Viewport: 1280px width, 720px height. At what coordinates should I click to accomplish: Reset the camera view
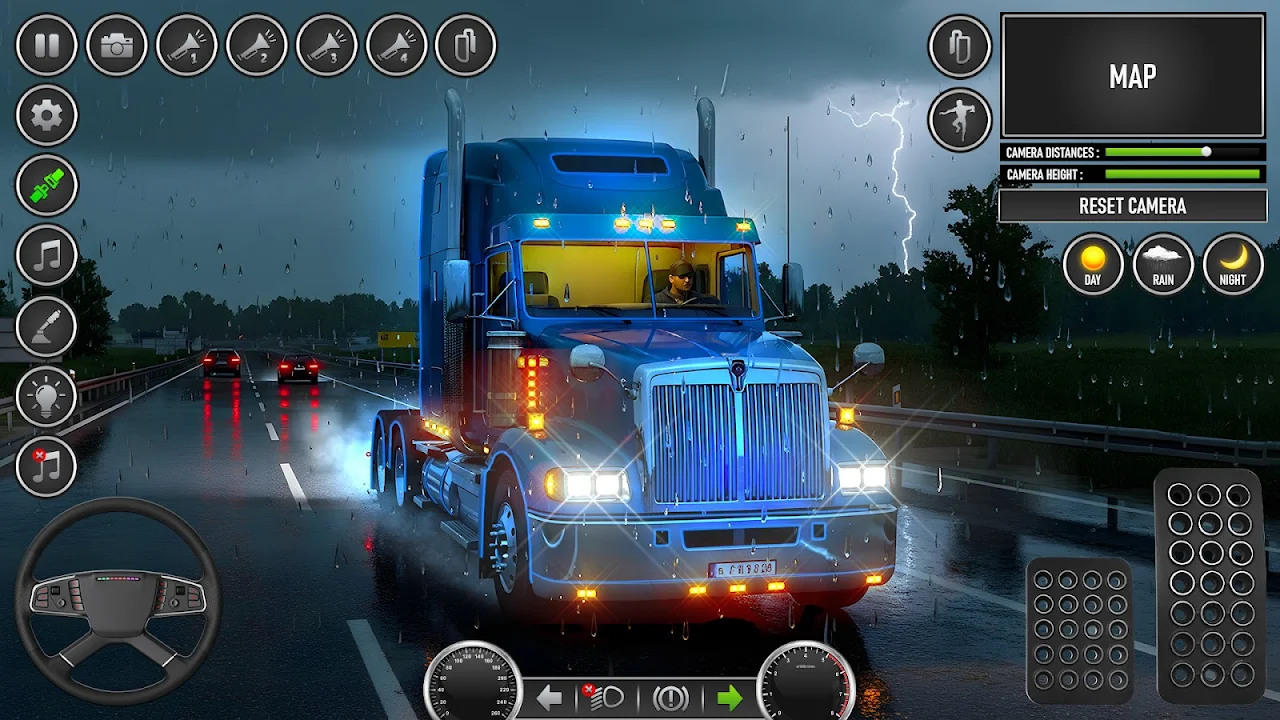[x=1132, y=206]
